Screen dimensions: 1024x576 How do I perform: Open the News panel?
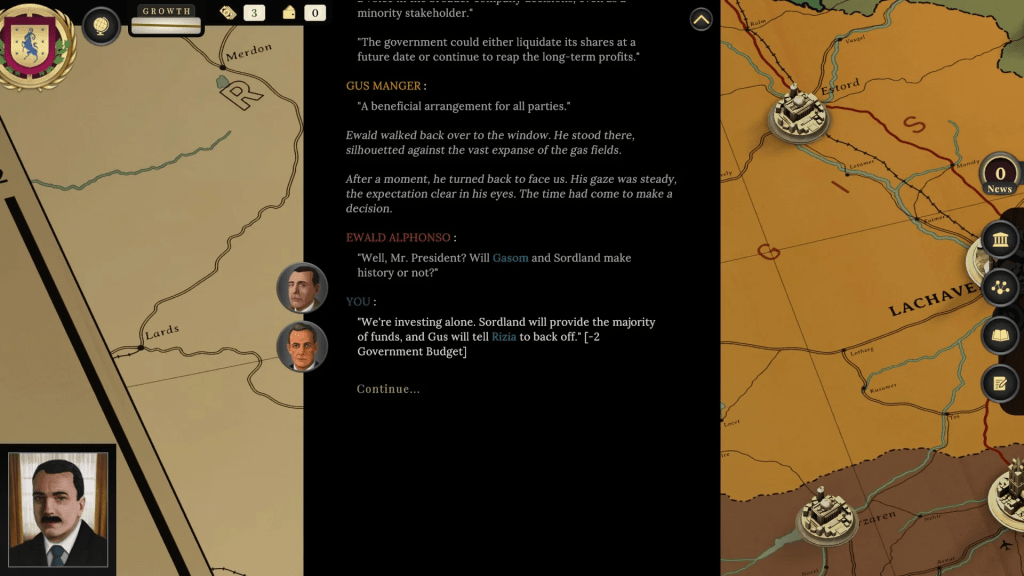tap(999, 175)
